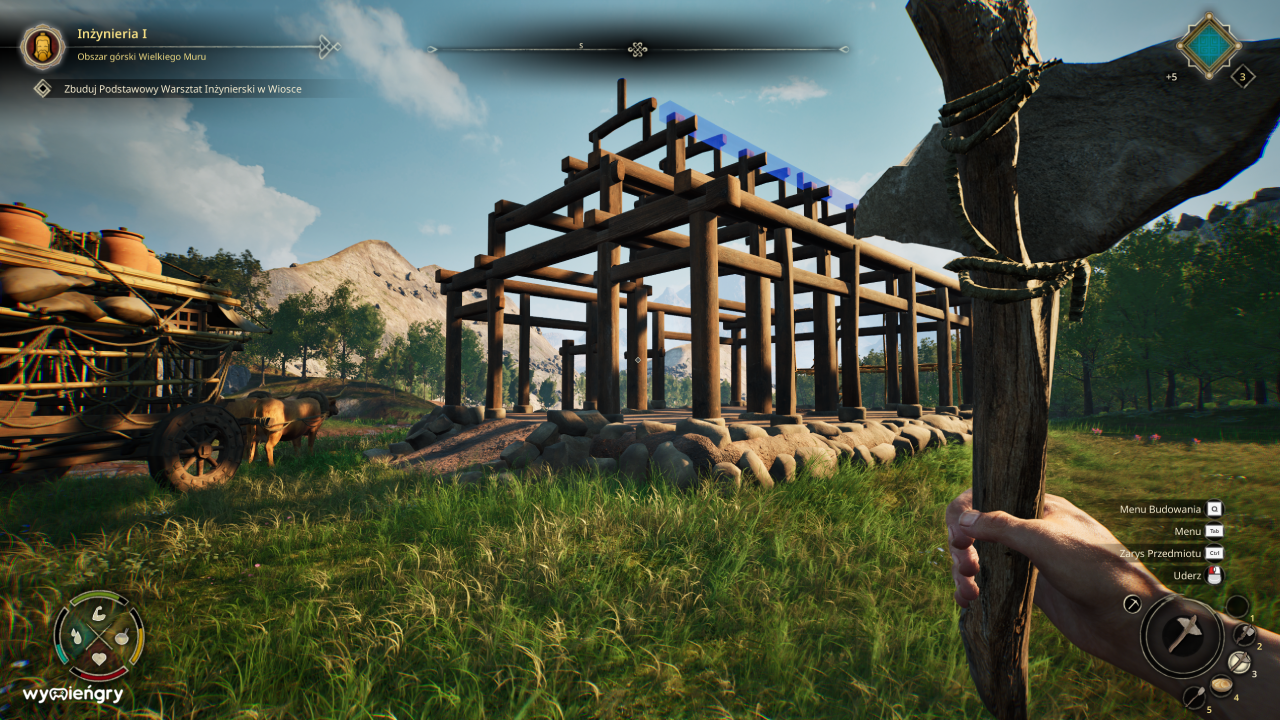
Task: Click the pickaxe icon beside the radial hotbar
Action: coord(1132,603)
